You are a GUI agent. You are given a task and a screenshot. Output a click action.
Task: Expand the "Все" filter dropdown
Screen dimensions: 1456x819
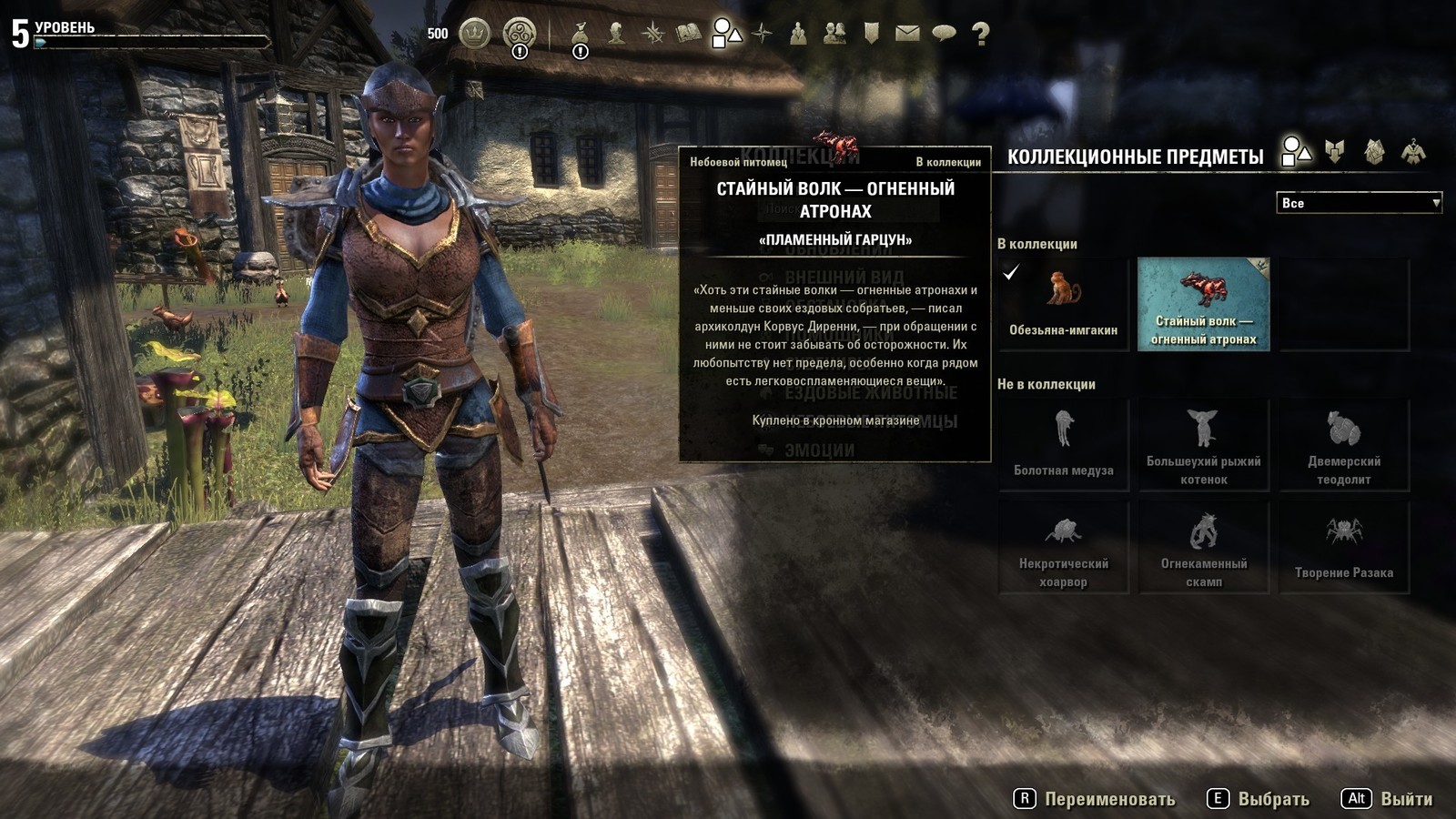pyautogui.click(x=1359, y=203)
